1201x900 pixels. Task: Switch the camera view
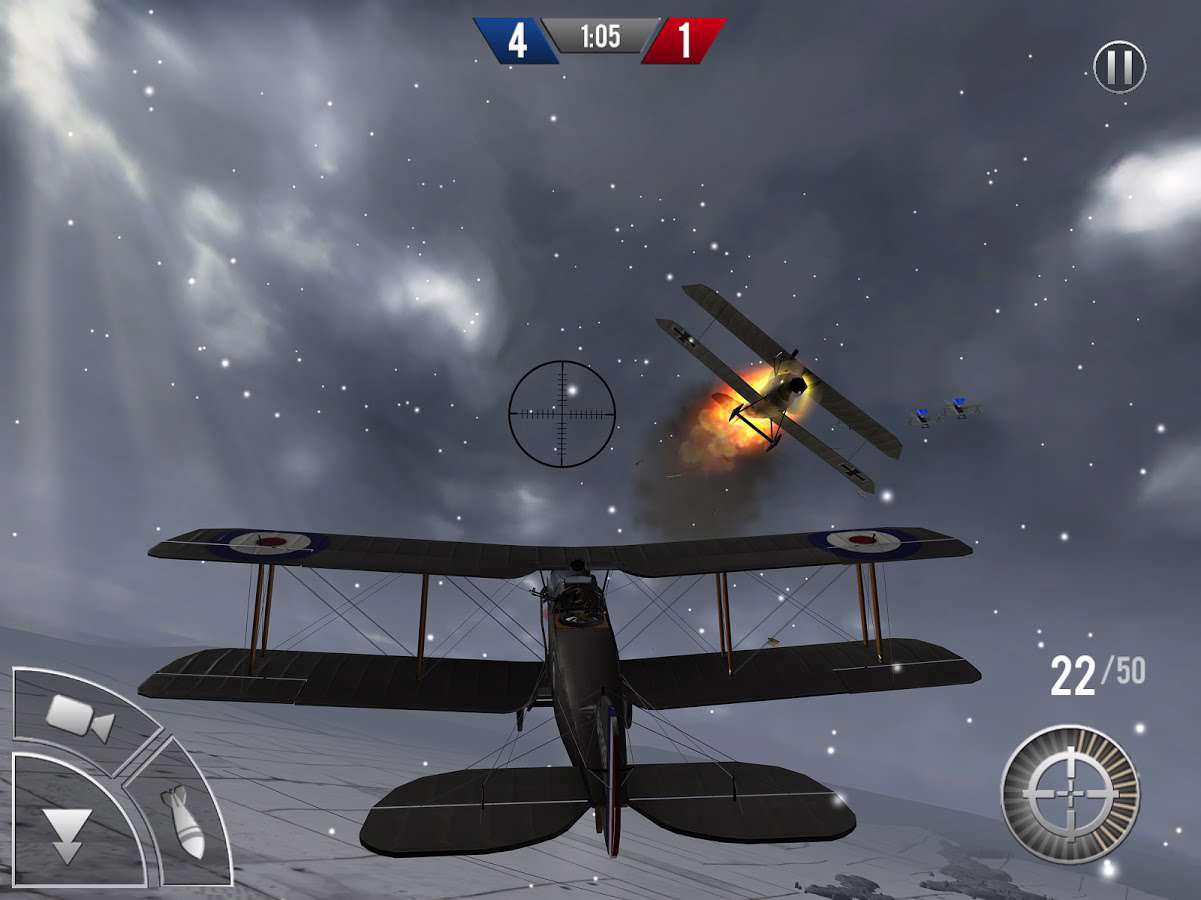78,716
